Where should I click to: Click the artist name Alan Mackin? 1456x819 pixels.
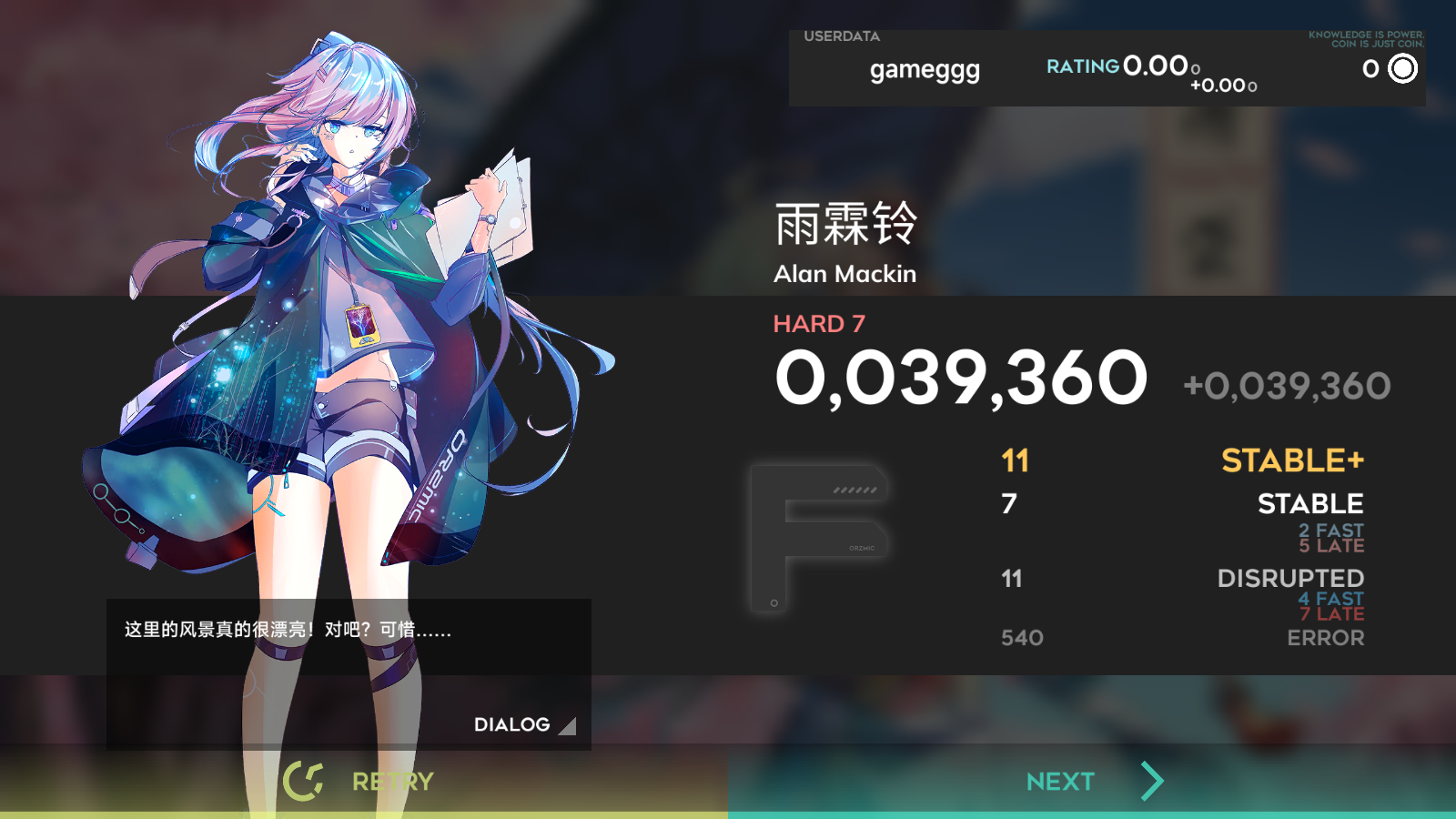(845, 274)
